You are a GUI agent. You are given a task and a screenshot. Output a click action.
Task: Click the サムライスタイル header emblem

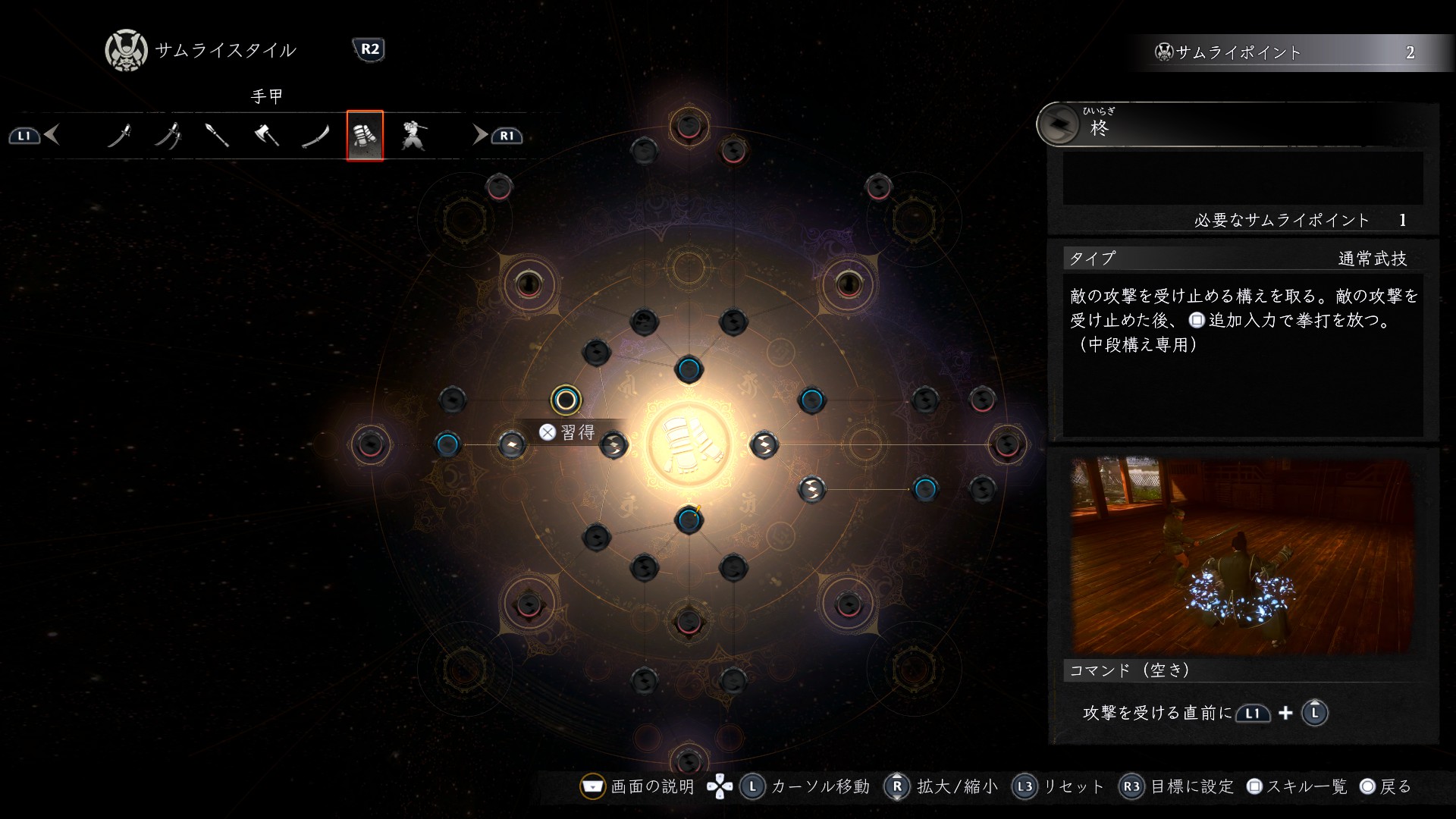click(x=126, y=51)
